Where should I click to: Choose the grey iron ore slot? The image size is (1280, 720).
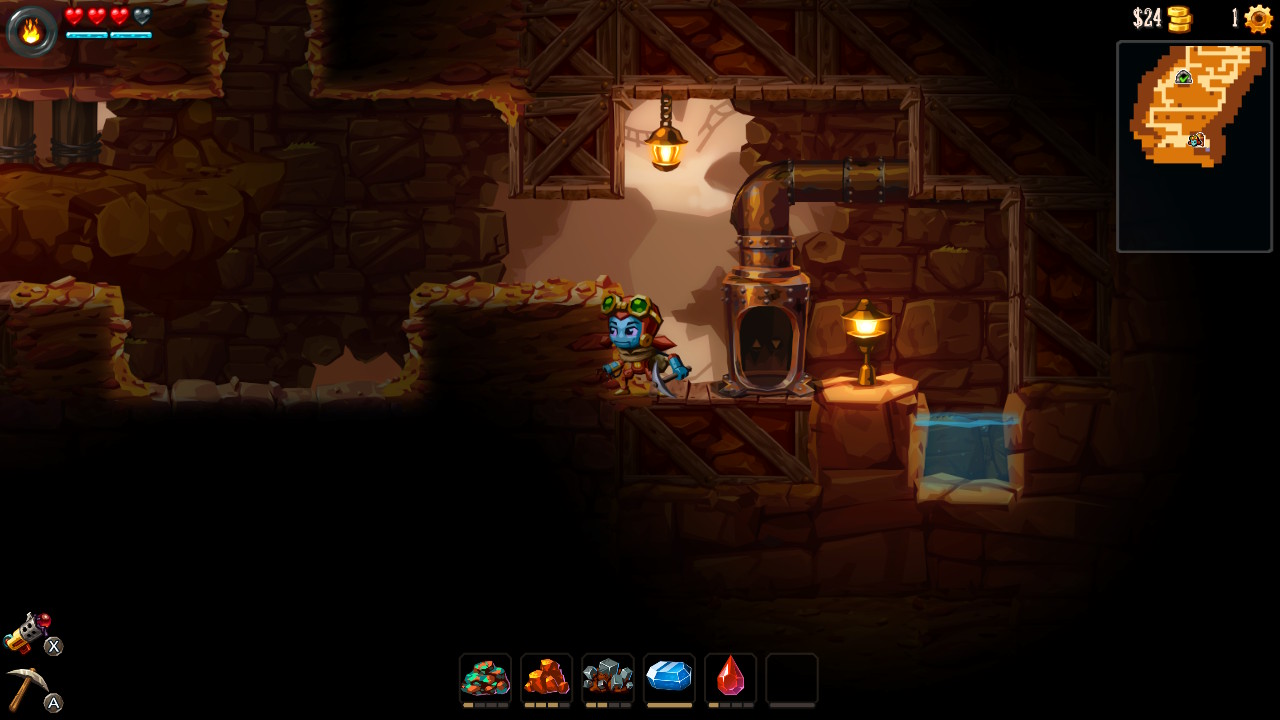point(608,678)
